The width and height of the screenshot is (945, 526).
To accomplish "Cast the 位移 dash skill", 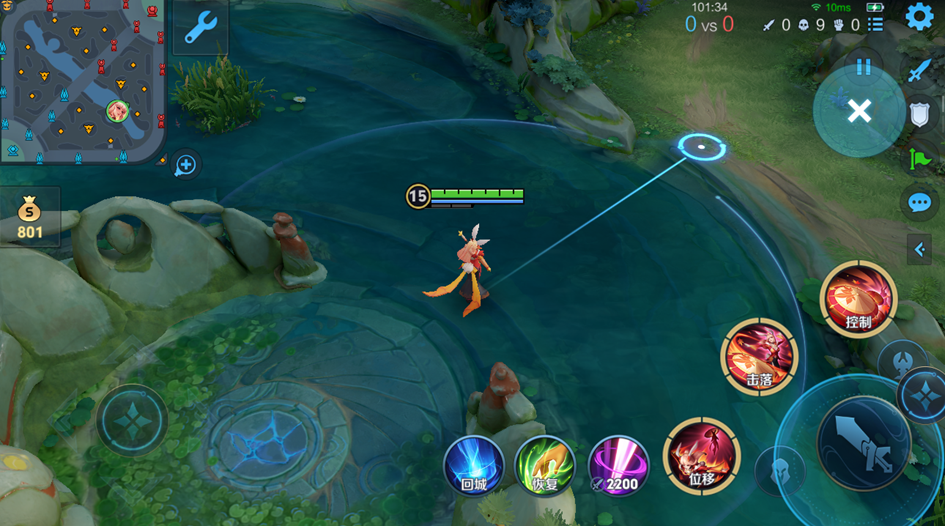I will (702, 456).
